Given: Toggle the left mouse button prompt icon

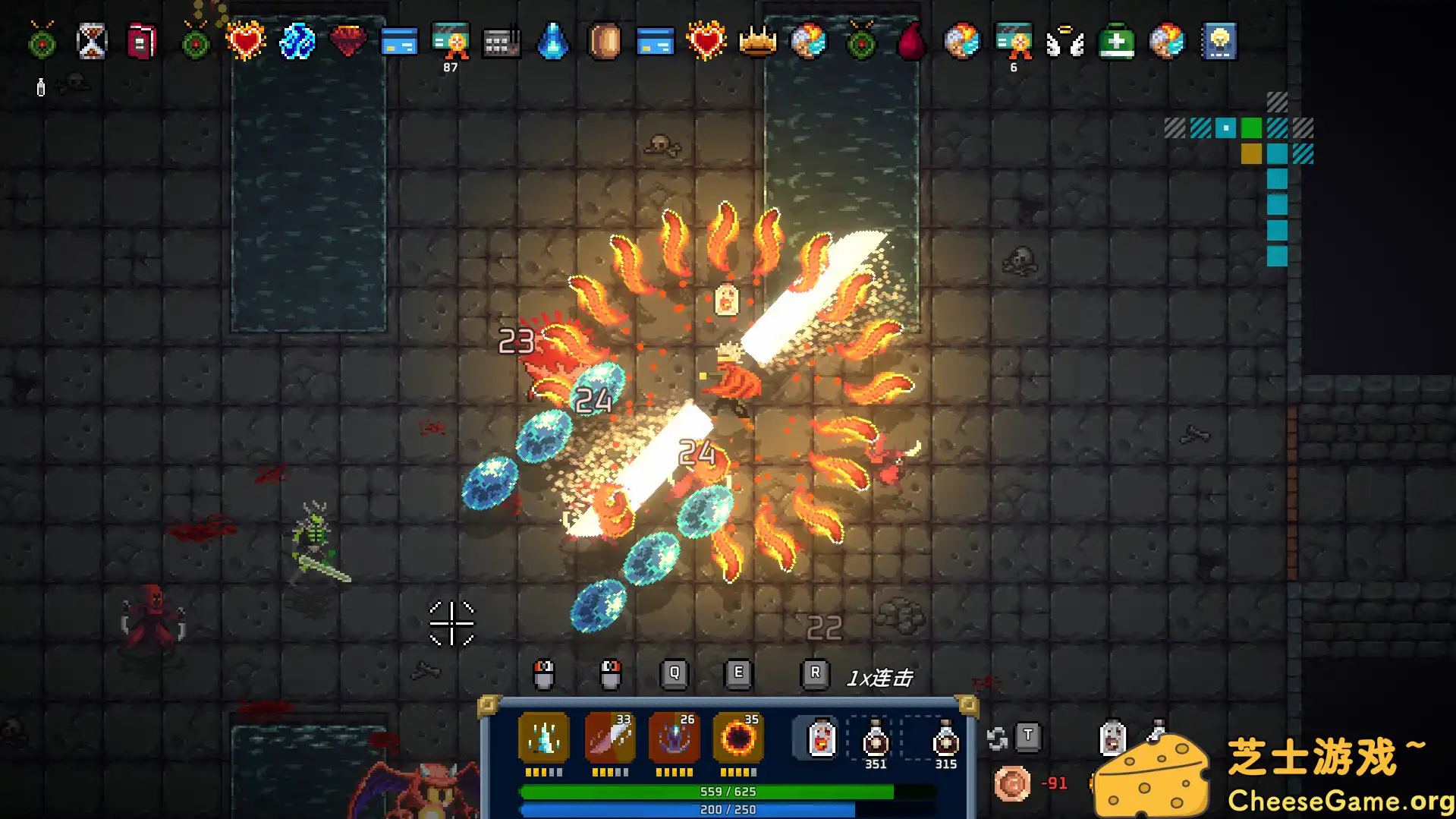Looking at the screenshot, I should [545, 674].
